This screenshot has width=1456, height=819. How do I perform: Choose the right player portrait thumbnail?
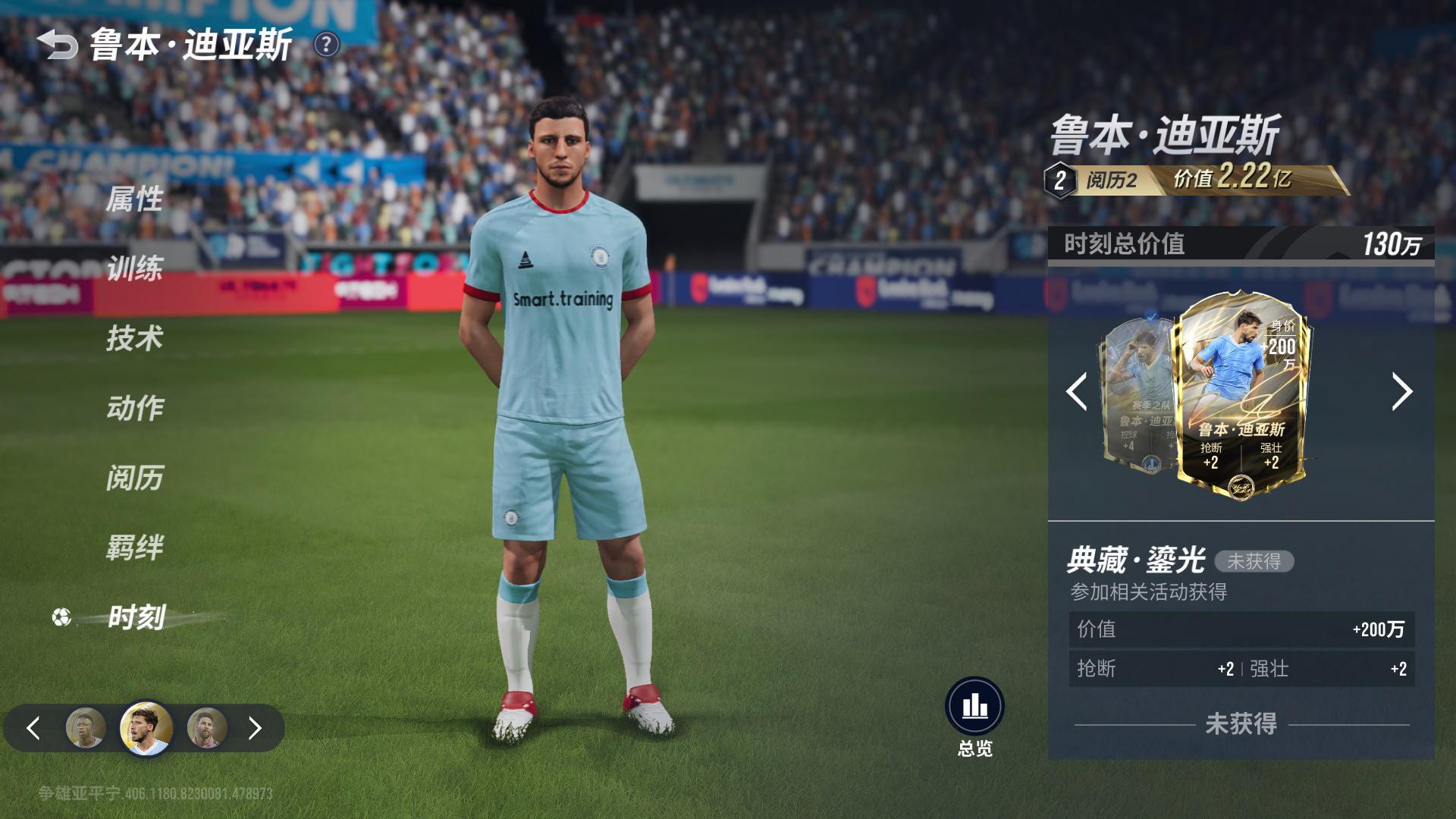206,728
